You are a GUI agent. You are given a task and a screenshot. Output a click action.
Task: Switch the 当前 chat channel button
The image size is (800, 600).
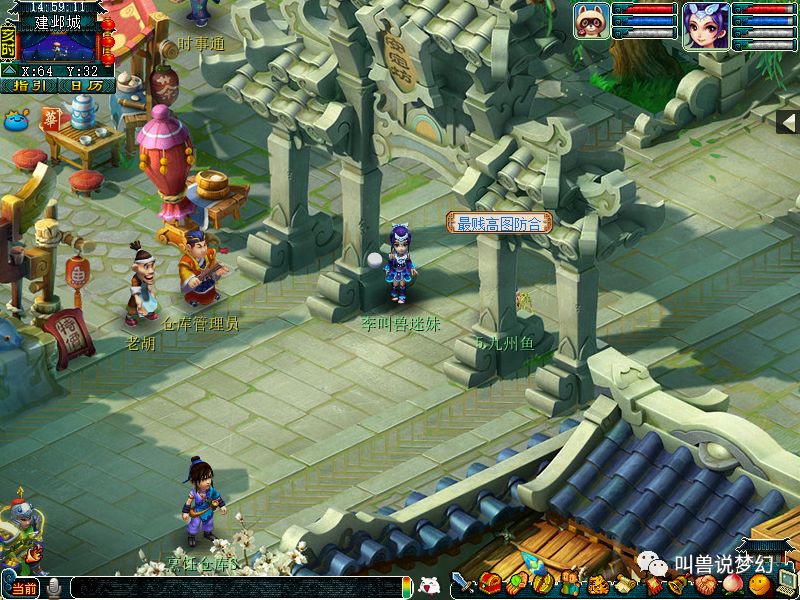[x=25, y=588]
